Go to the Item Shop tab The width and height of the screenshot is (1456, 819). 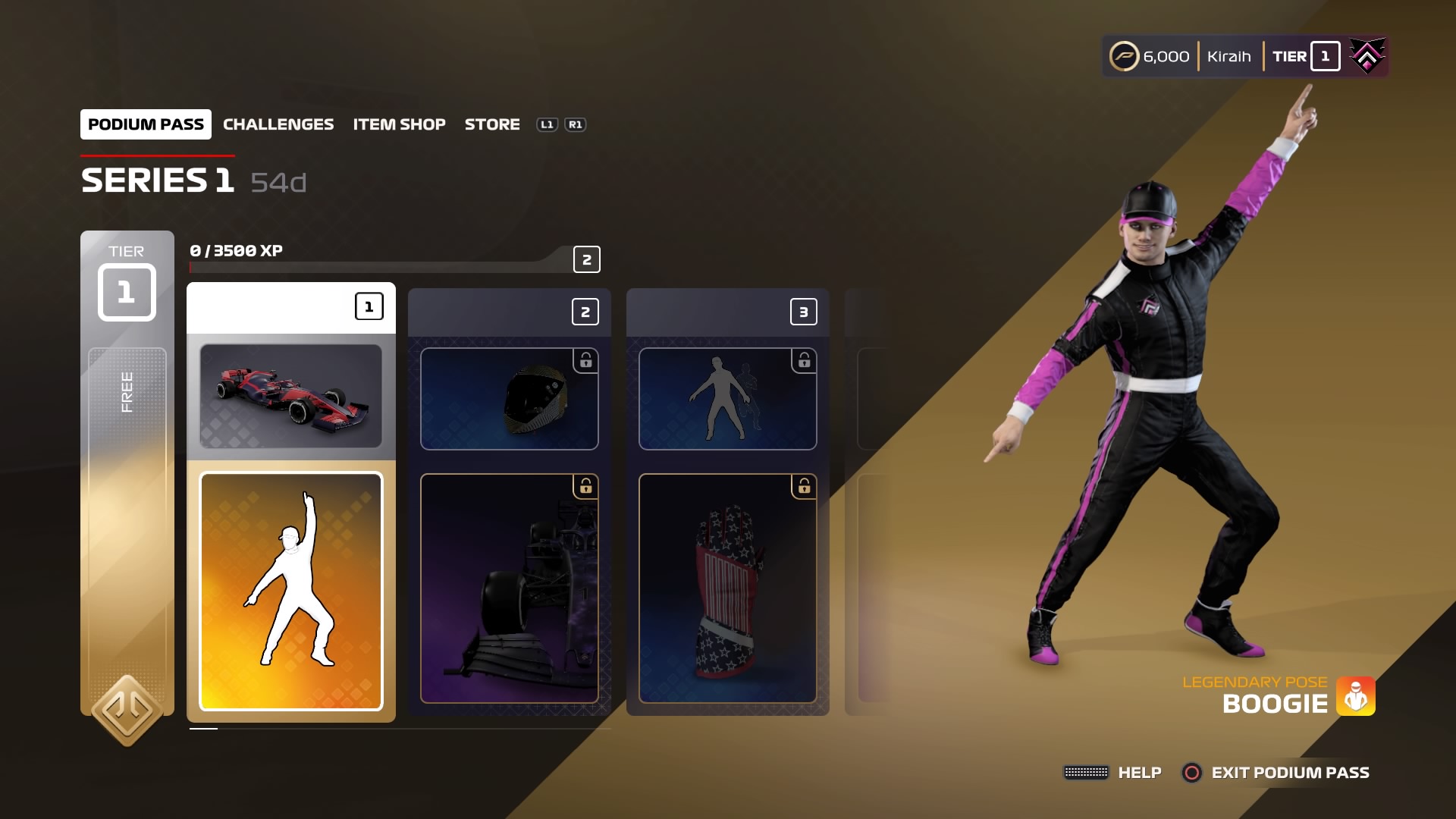[399, 124]
